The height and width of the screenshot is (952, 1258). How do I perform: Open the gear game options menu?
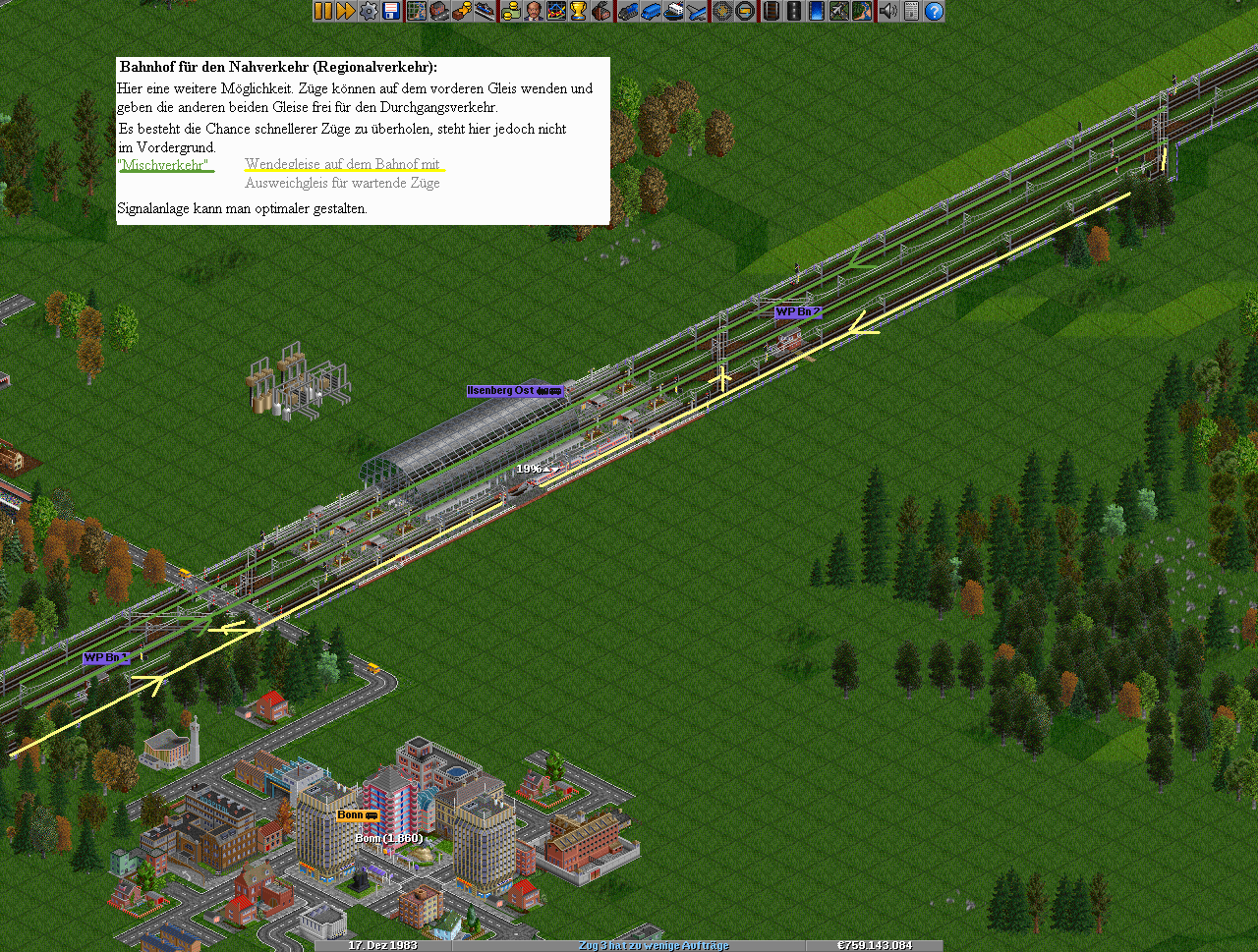pyautogui.click(x=369, y=11)
